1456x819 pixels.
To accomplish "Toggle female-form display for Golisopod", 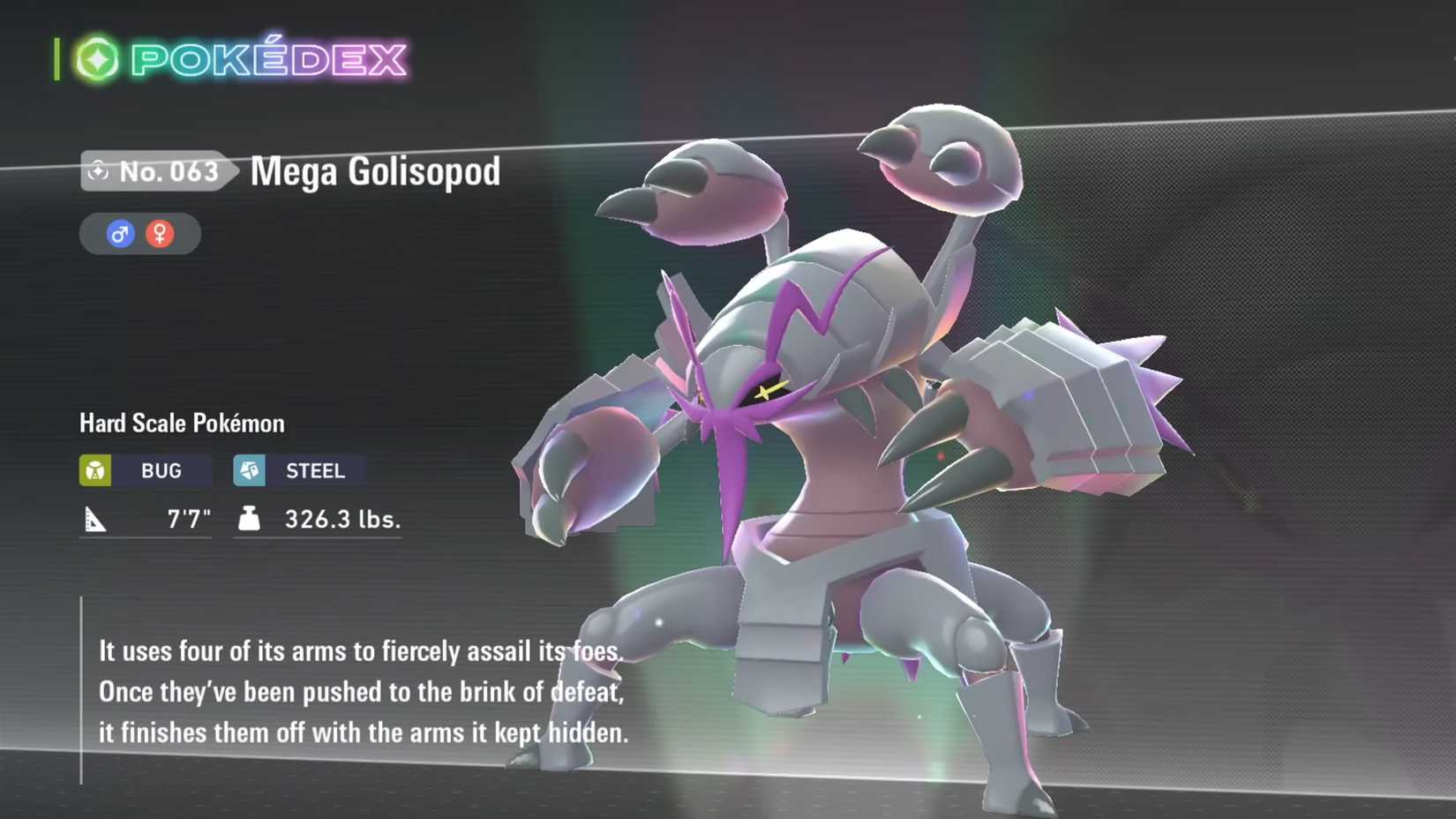I will [x=161, y=234].
